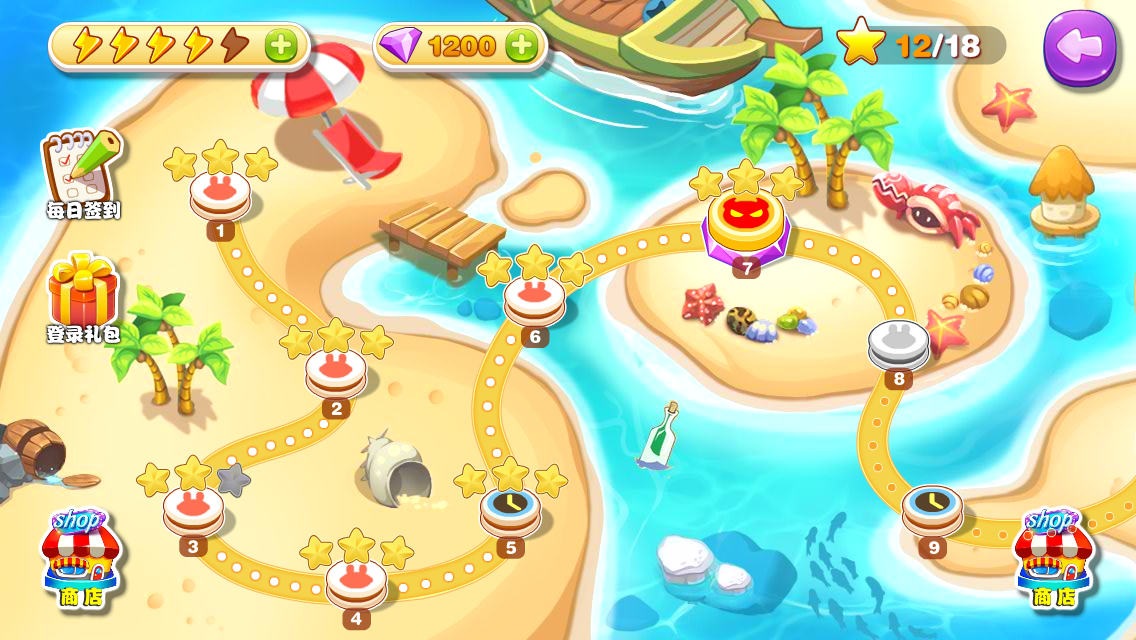Select level 2 node
The width and height of the screenshot is (1136, 640).
tap(336, 371)
